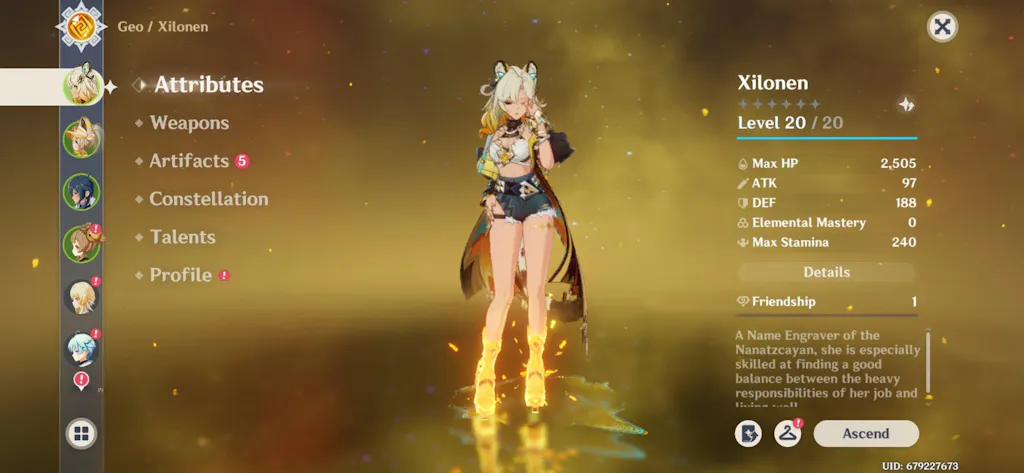Open the Weapons menu

tap(189, 123)
